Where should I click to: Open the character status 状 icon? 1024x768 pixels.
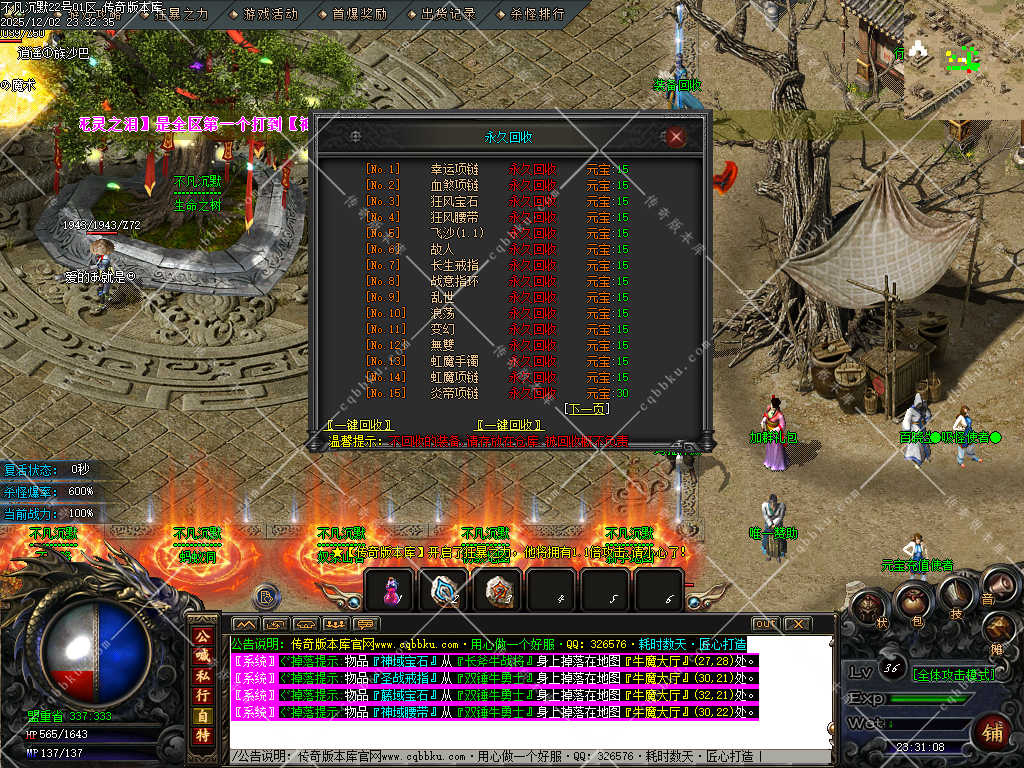(x=869, y=607)
